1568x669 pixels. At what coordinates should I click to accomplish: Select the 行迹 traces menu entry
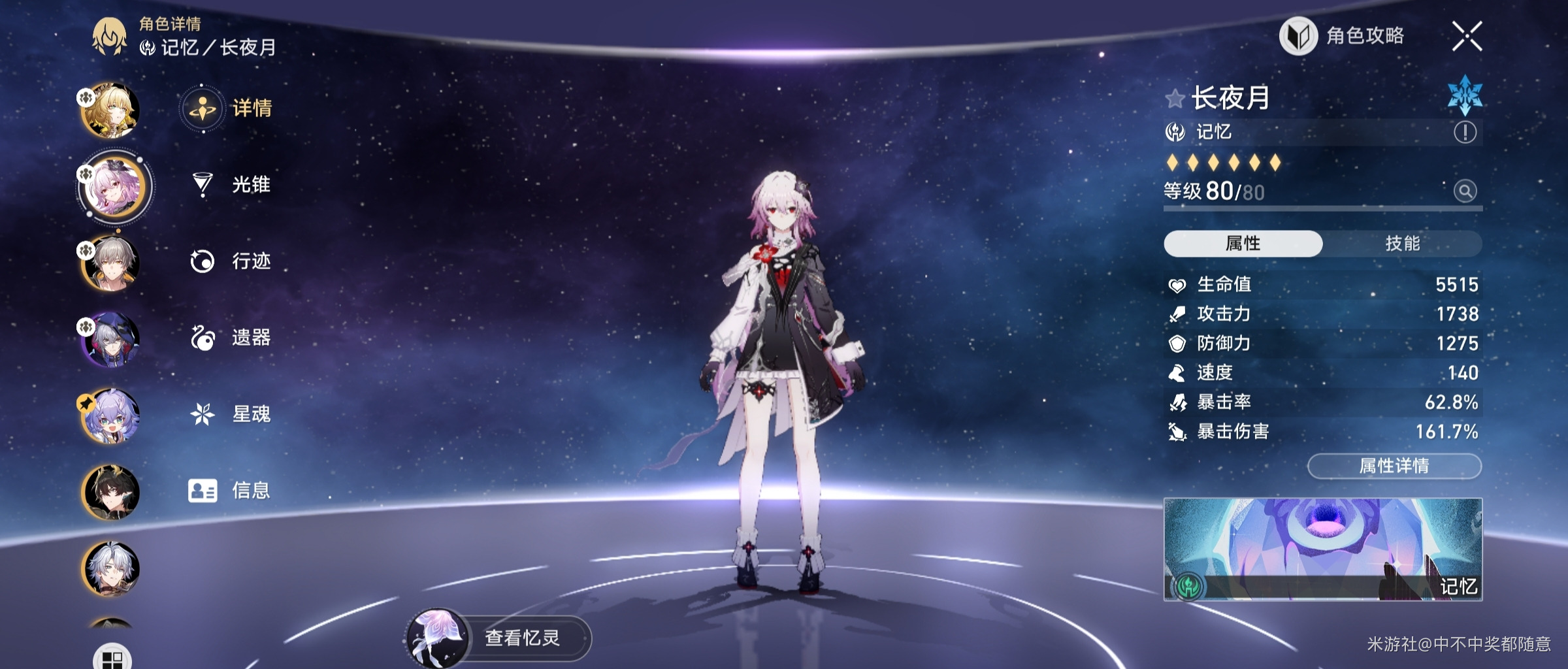(x=230, y=261)
